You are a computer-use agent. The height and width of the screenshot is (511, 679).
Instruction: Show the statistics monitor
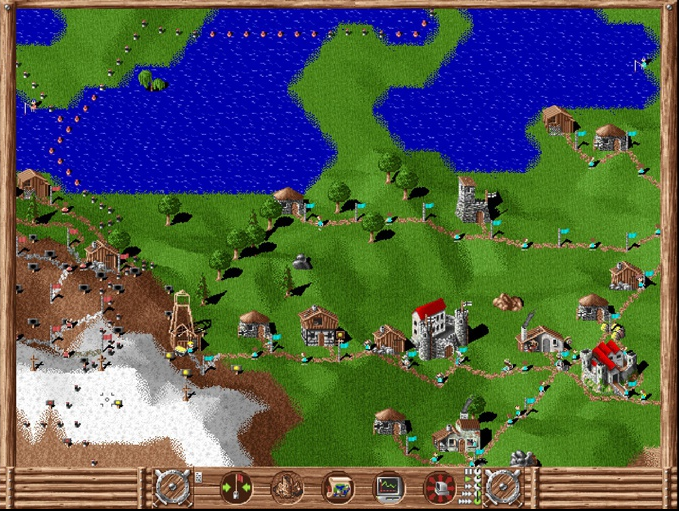388,488
